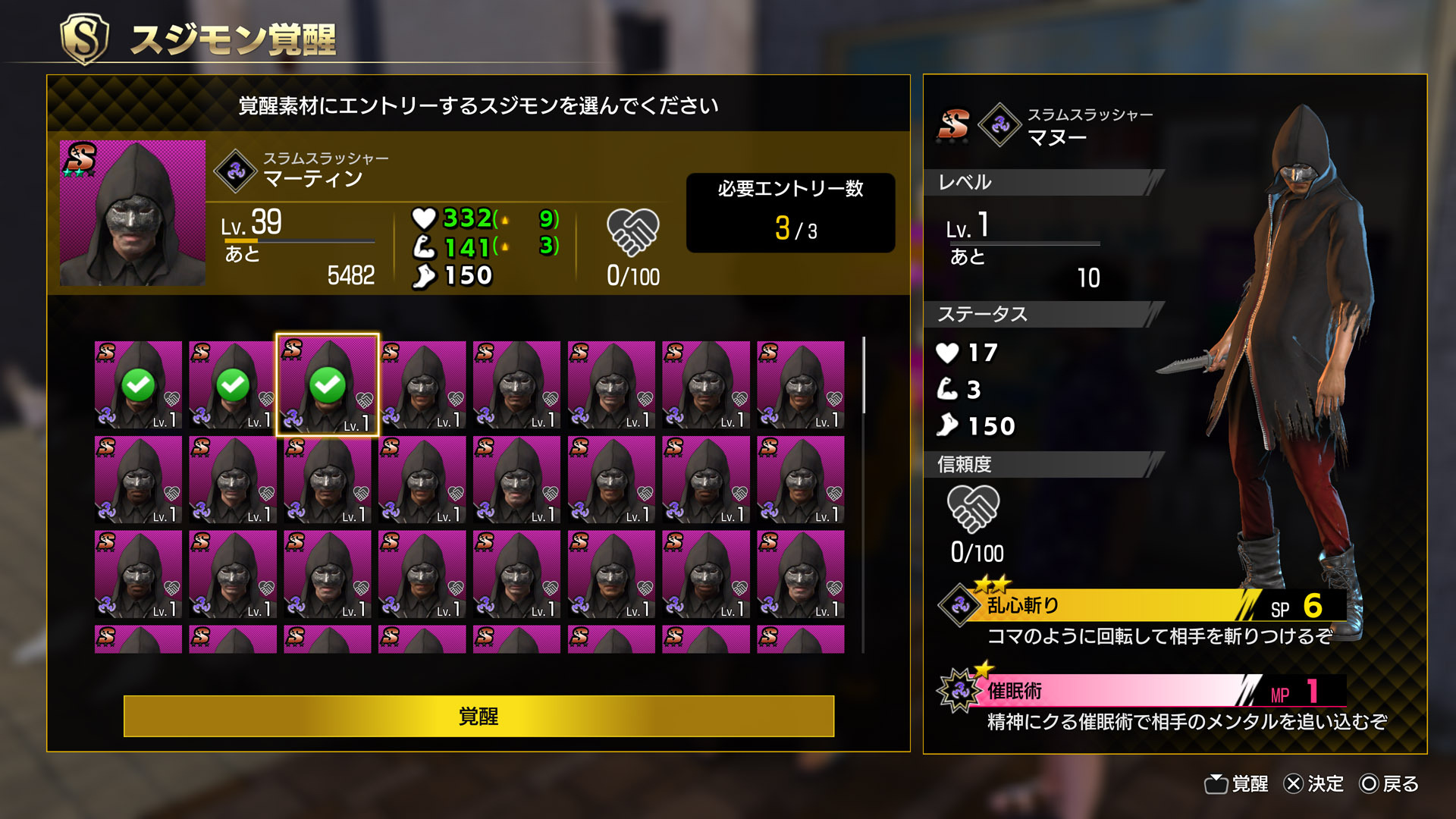Deselect the first checked Sujimon entry
The width and height of the screenshot is (1456, 819).
coord(138,385)
